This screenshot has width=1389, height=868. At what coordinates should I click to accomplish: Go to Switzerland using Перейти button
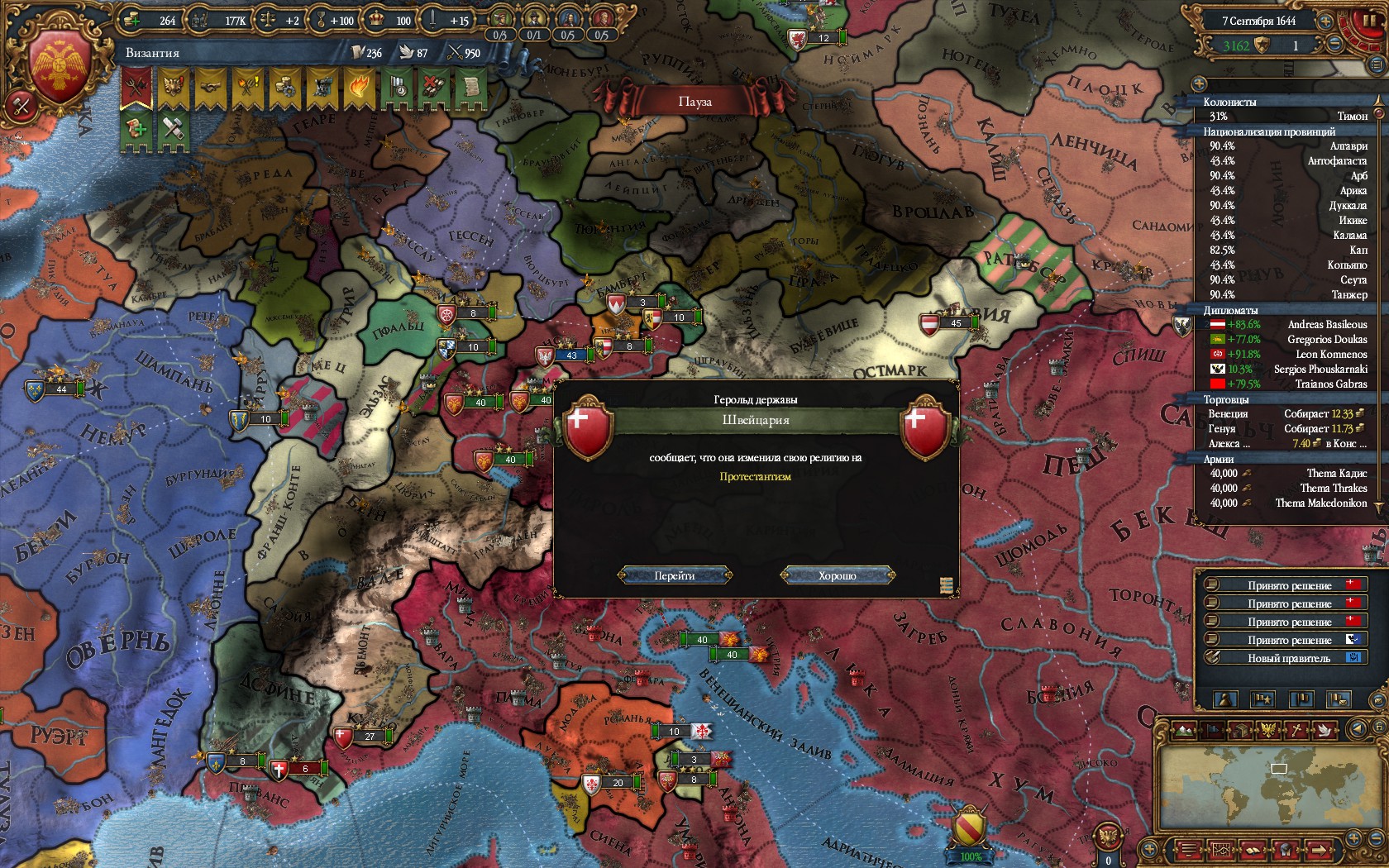coord(675,575)
